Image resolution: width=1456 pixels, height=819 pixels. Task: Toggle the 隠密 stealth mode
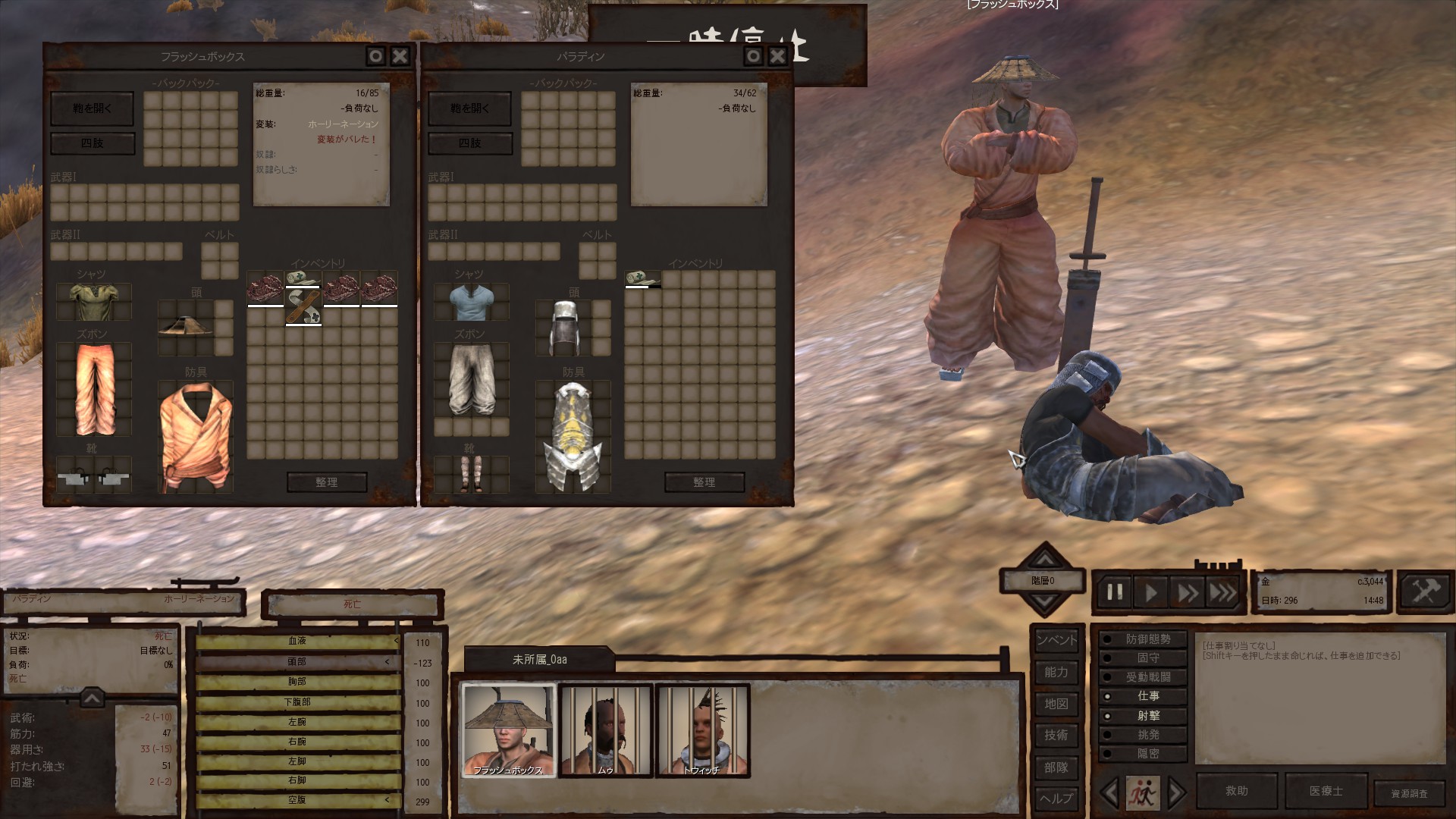(x=1147, y=754)
